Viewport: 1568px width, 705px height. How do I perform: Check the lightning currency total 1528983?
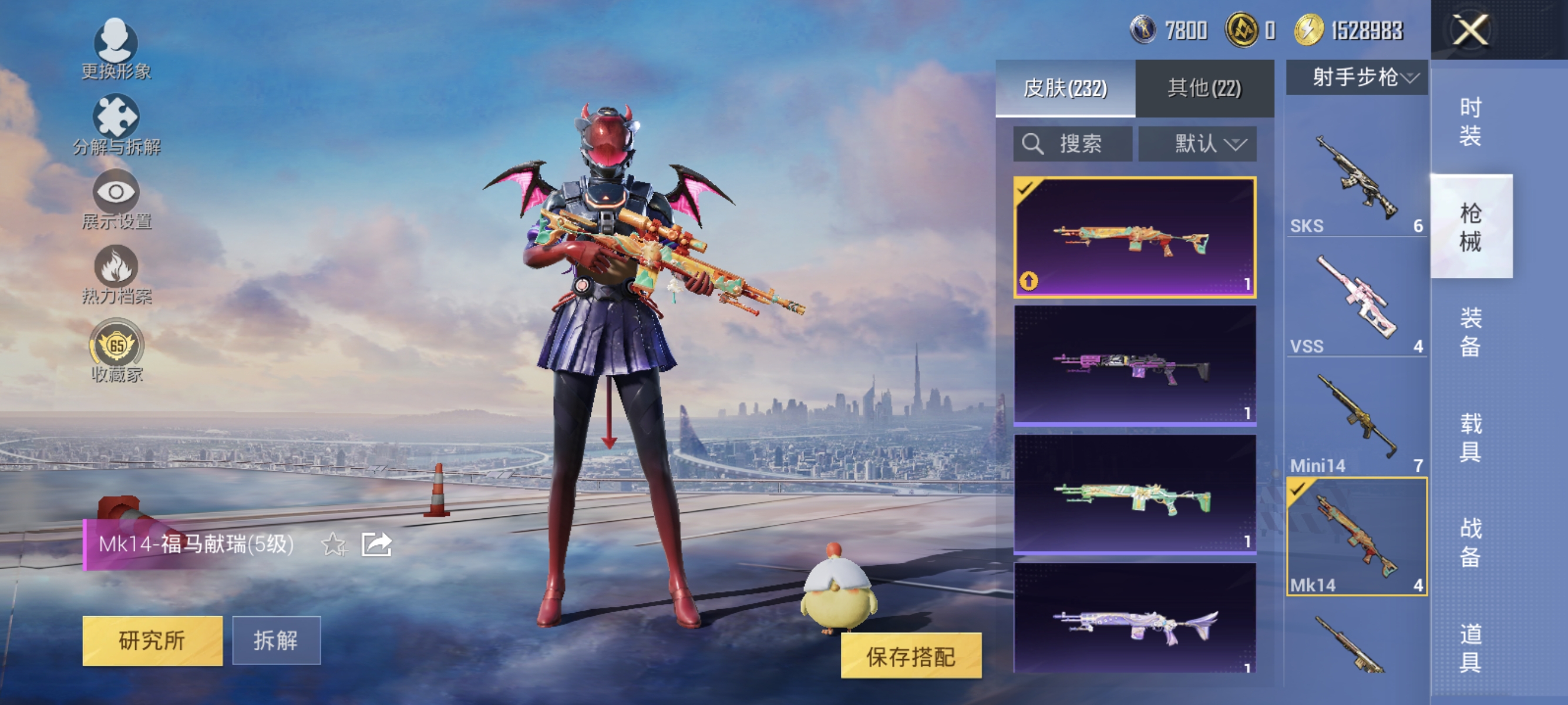(x=1370, y=29)
